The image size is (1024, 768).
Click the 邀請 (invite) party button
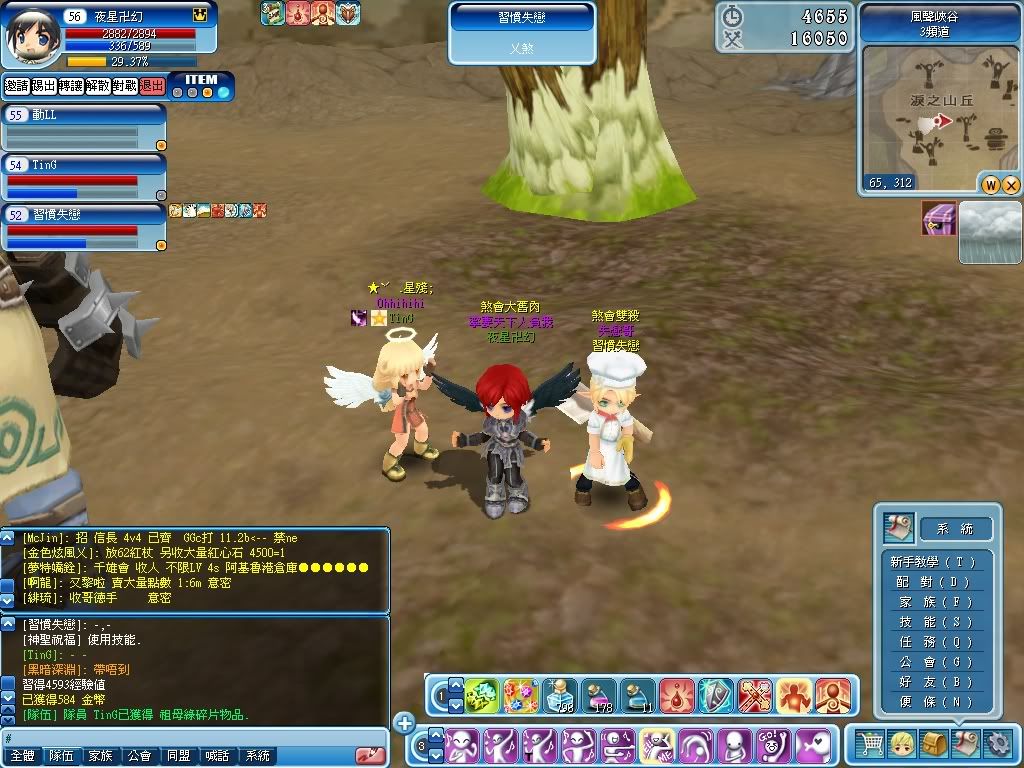click(x=16, y=86)
